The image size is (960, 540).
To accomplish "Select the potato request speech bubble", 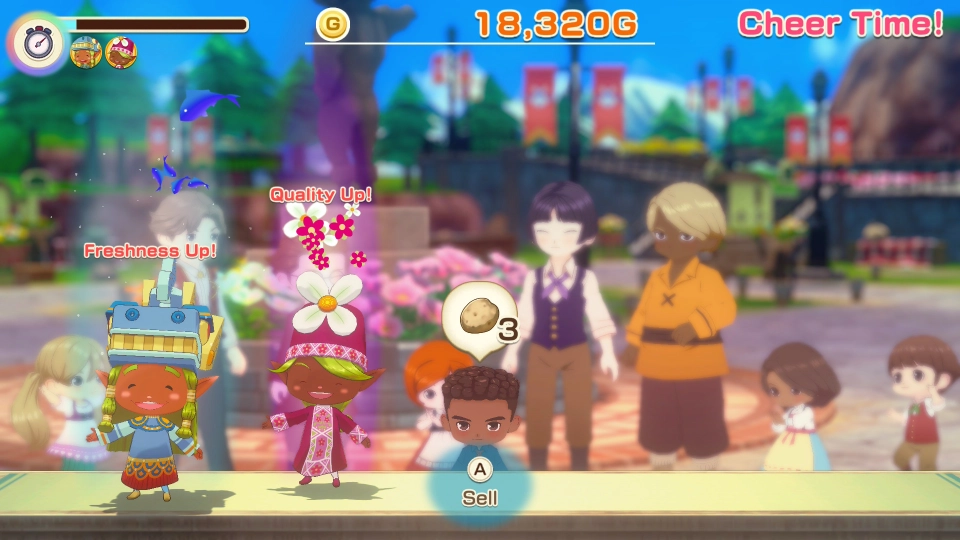I will (x=480, y=320).
